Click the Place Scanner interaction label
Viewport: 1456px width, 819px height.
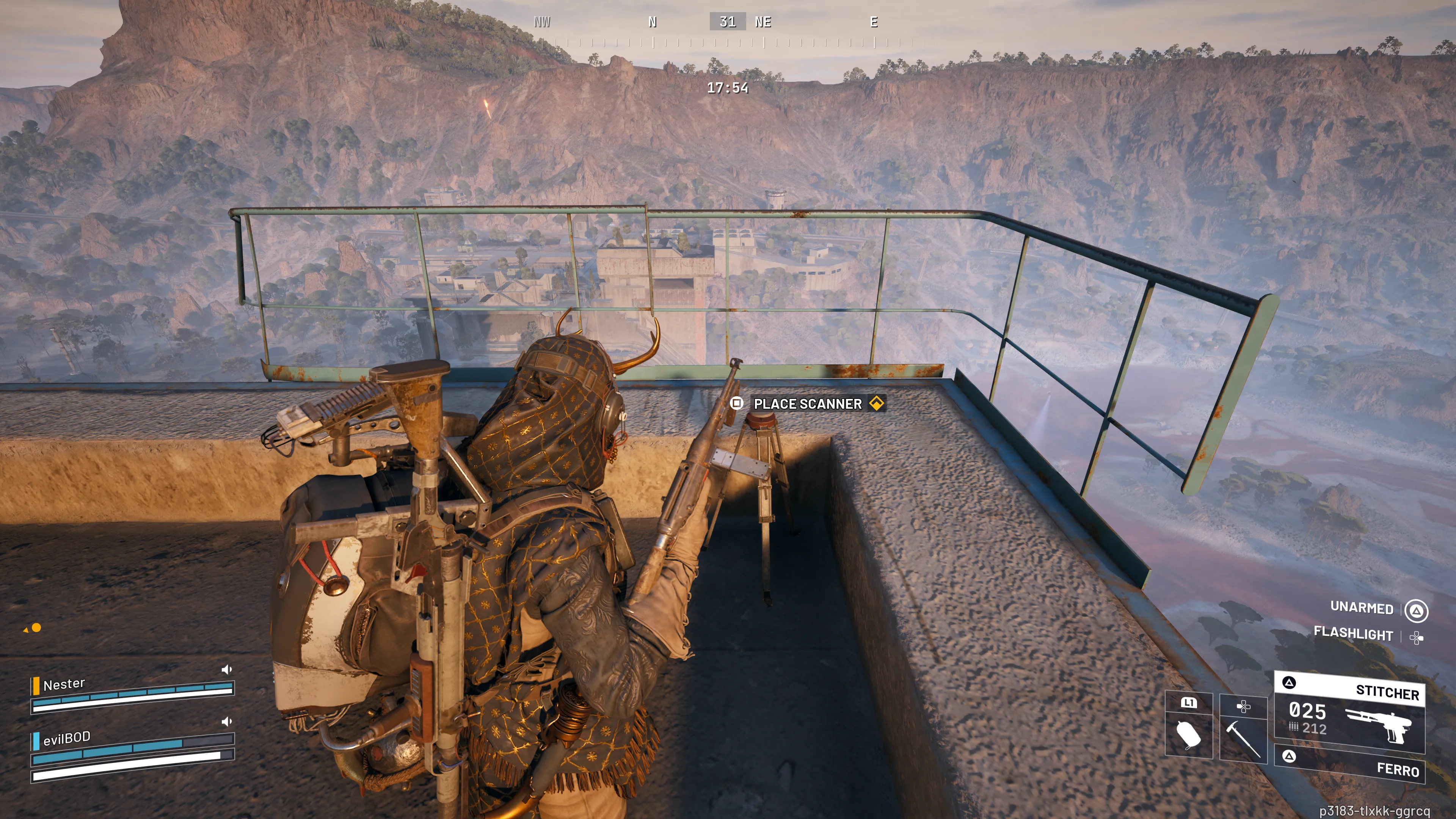(807, 403)
